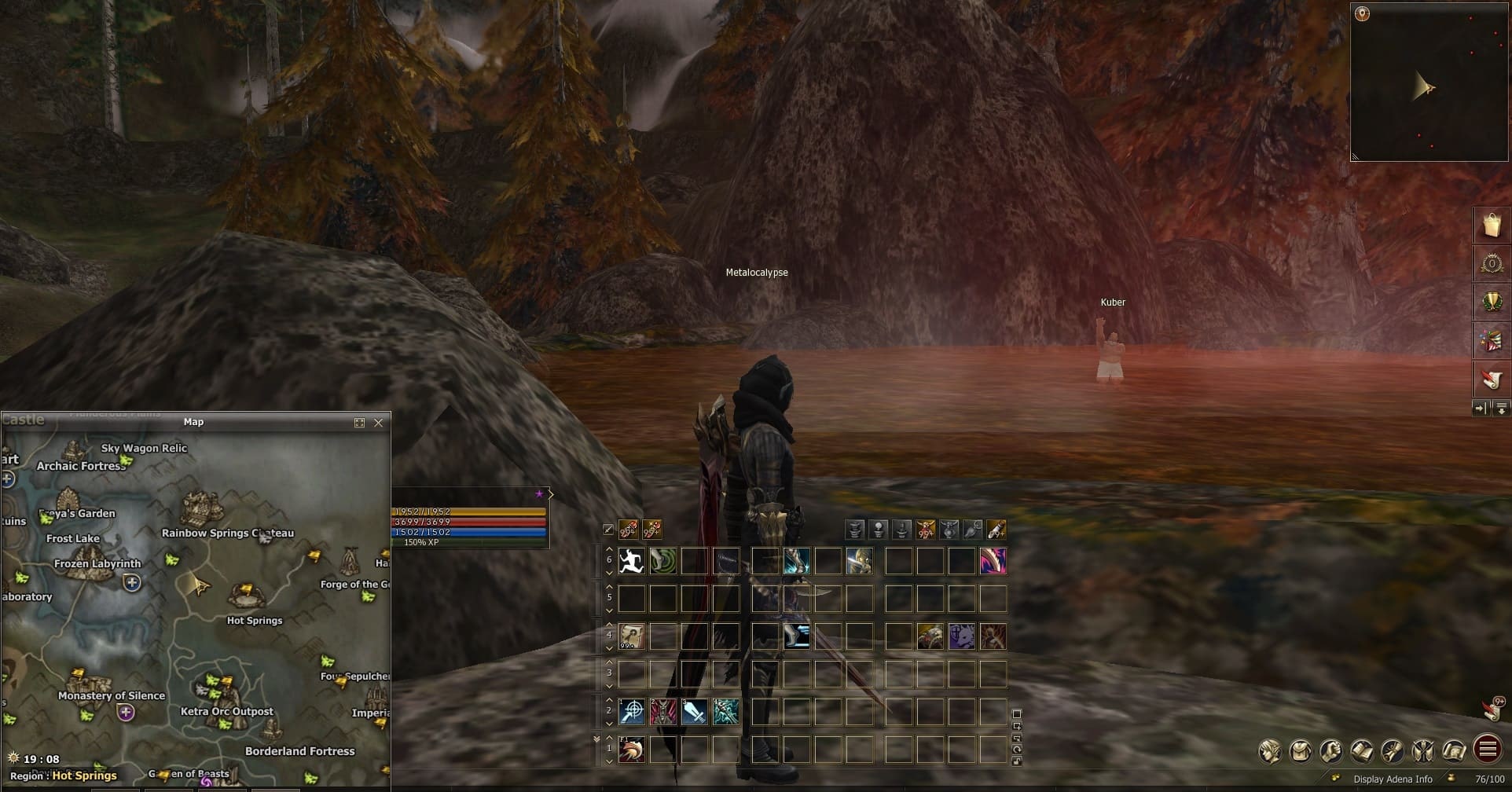Click Display Adena Info
The width and height of the screenshot is (1512, 792).
tap(1393, 779)
